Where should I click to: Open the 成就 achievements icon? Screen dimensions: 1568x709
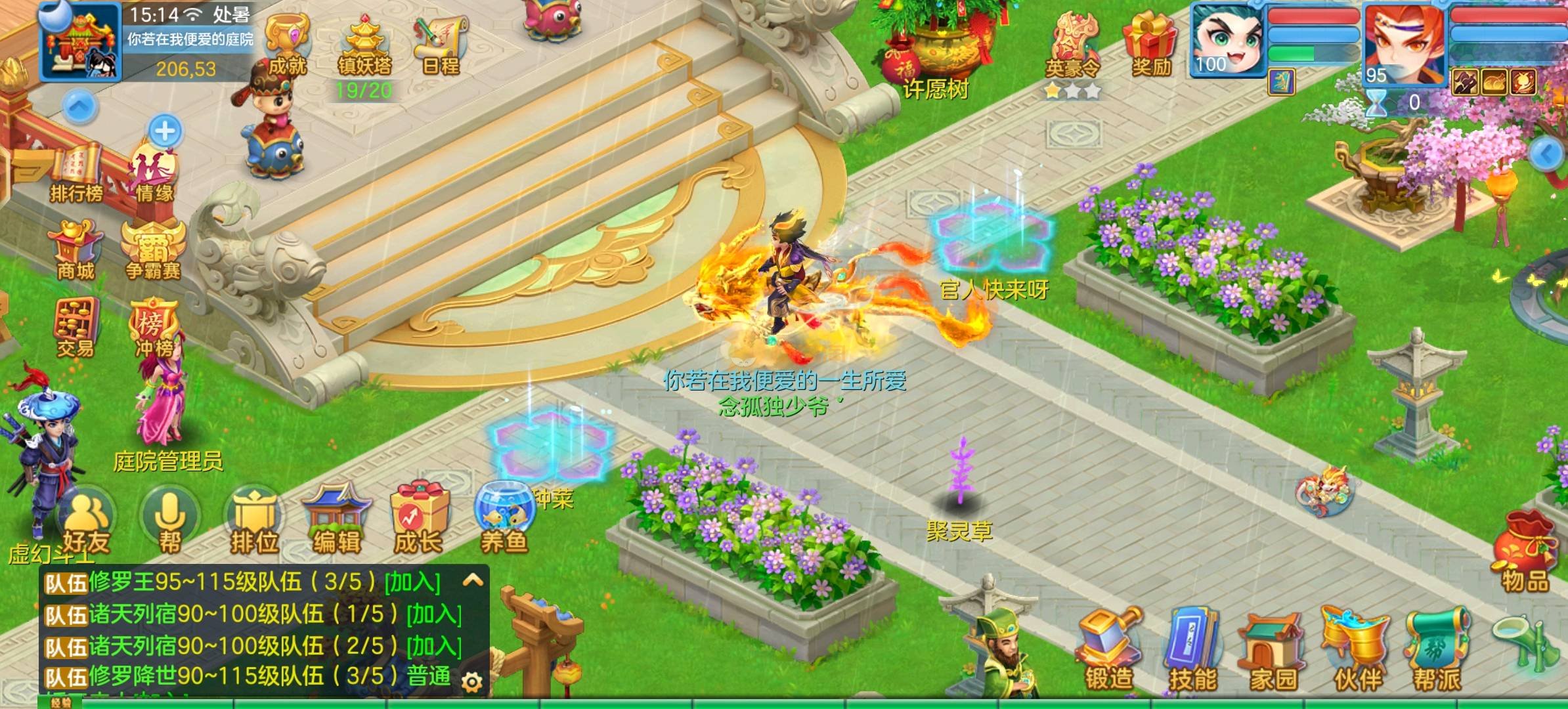tap(287, 45)
